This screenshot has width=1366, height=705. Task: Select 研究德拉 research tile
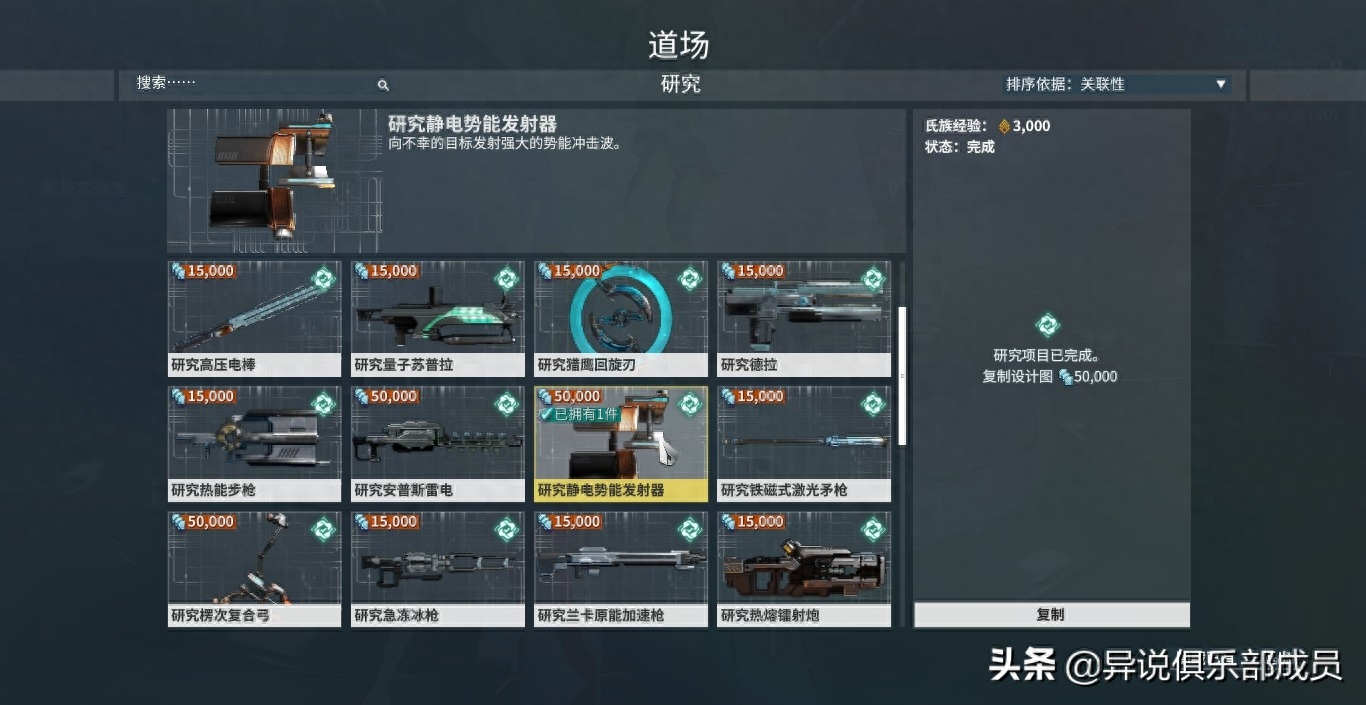804,318
